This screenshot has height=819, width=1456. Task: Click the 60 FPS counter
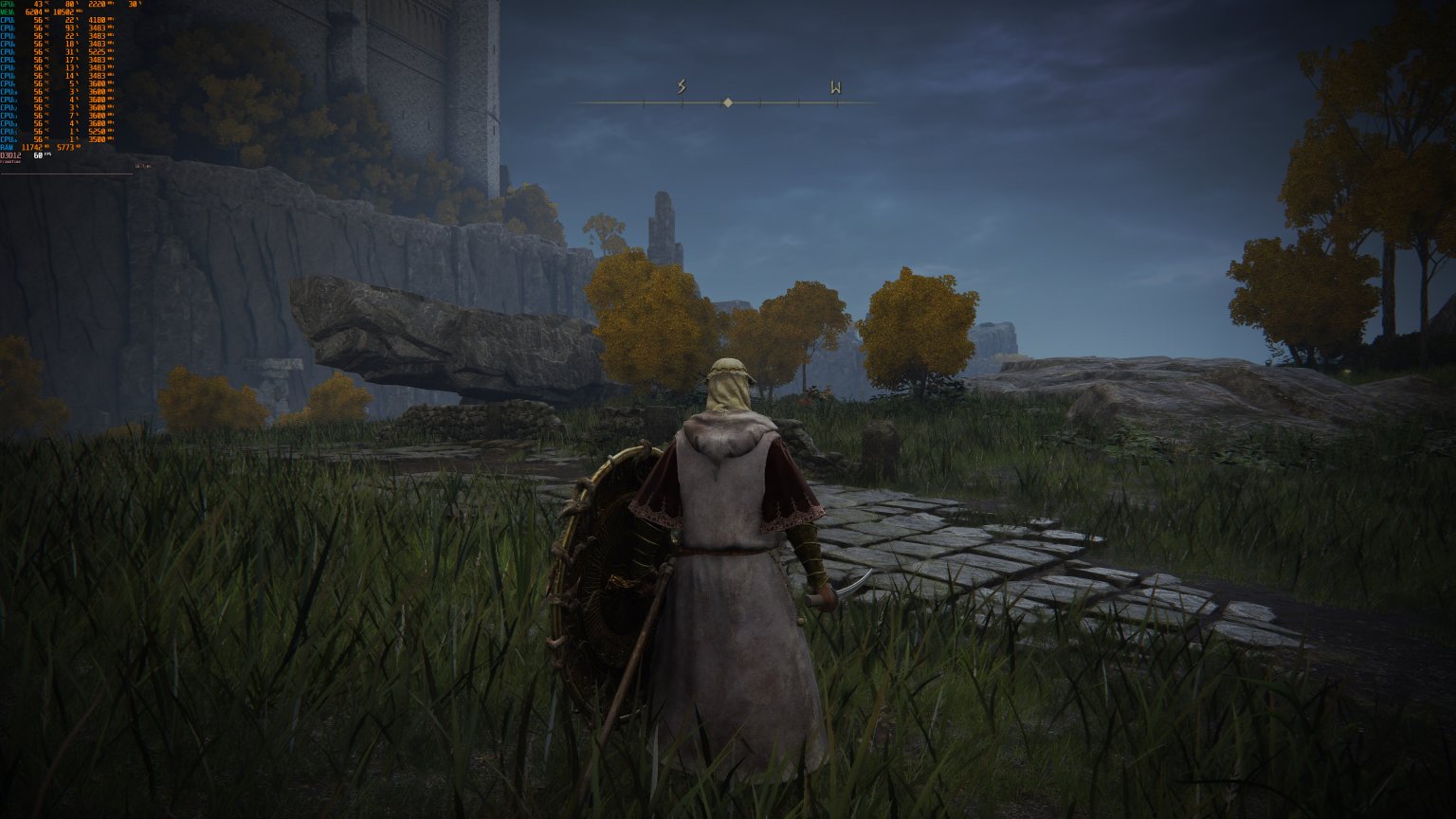tap(39, 155)
